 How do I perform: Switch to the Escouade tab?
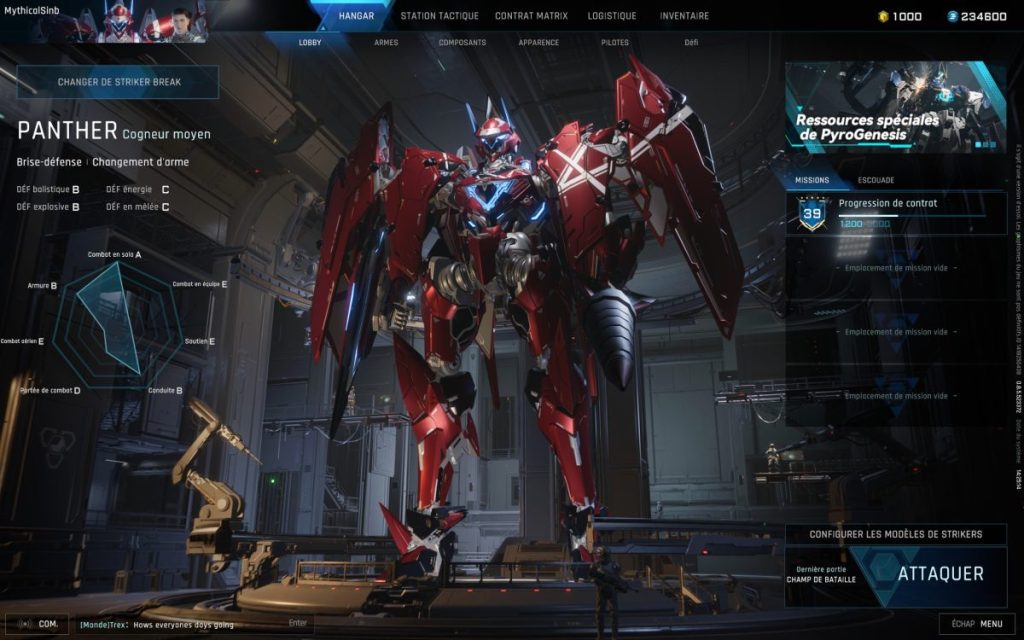tap(876, 180)
